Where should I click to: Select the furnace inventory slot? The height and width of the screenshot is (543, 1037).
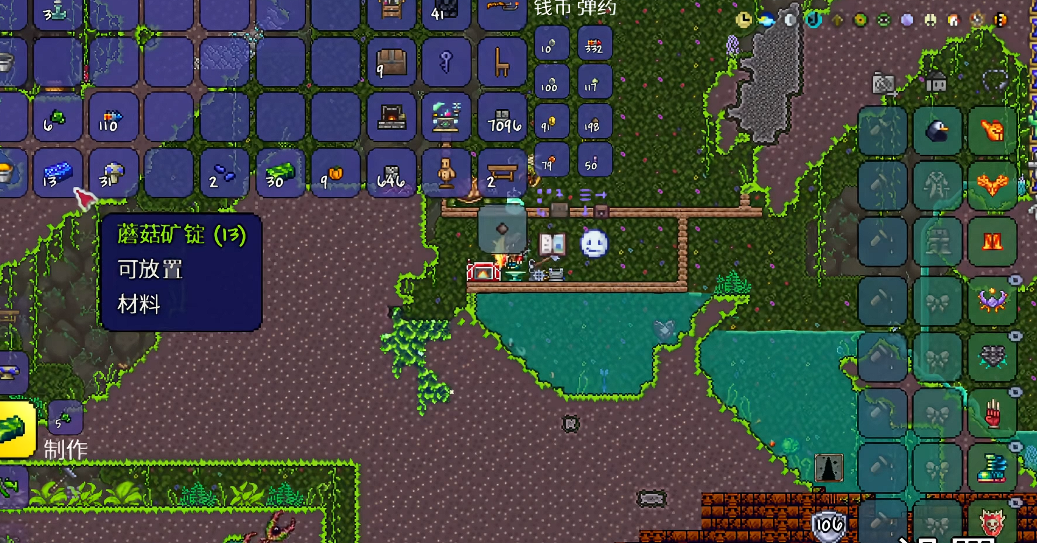pos(392,117)
